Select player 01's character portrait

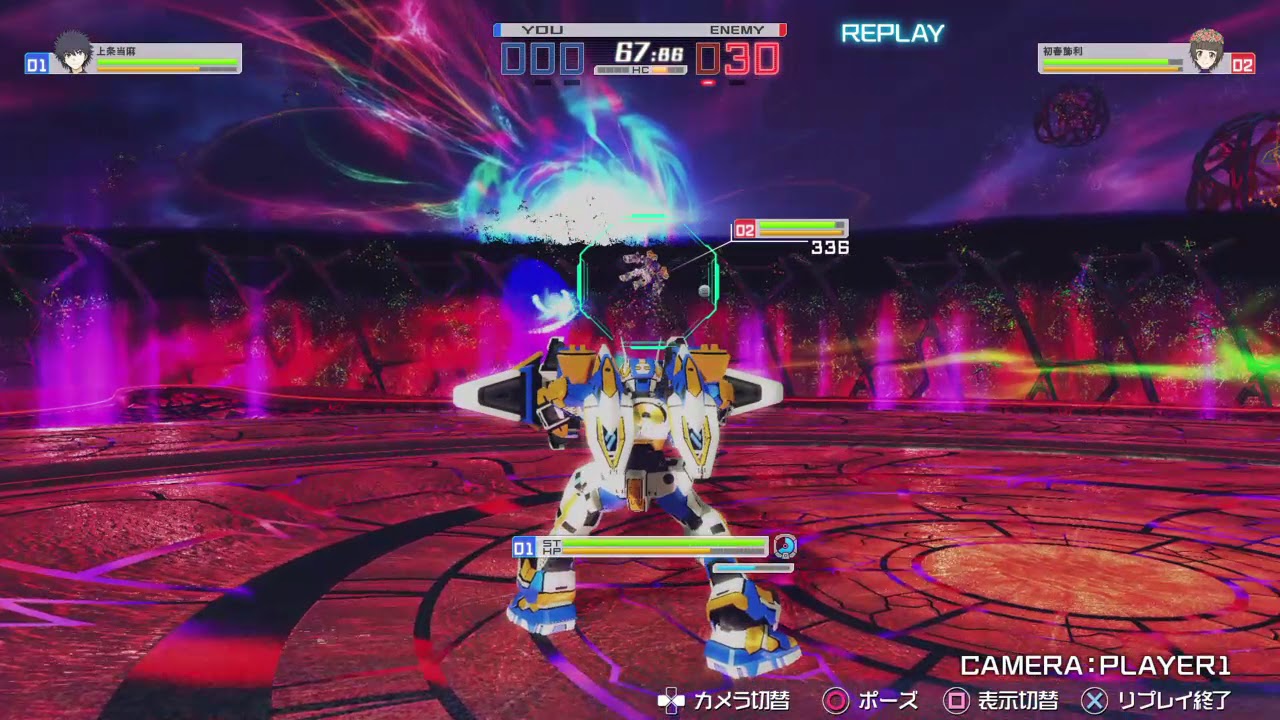coord(72,53)
